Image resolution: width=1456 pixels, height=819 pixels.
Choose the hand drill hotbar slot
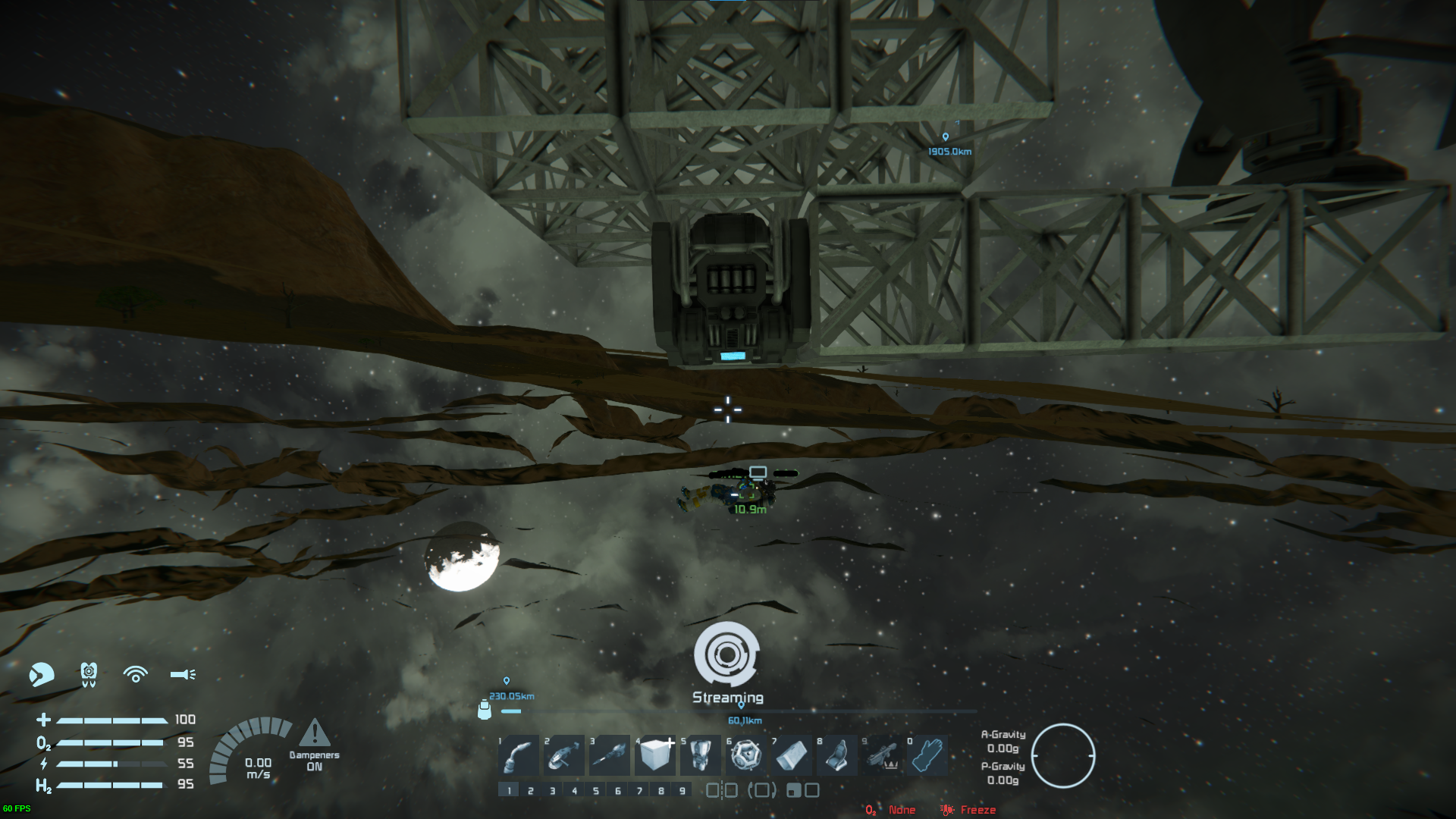pos(609,755)
